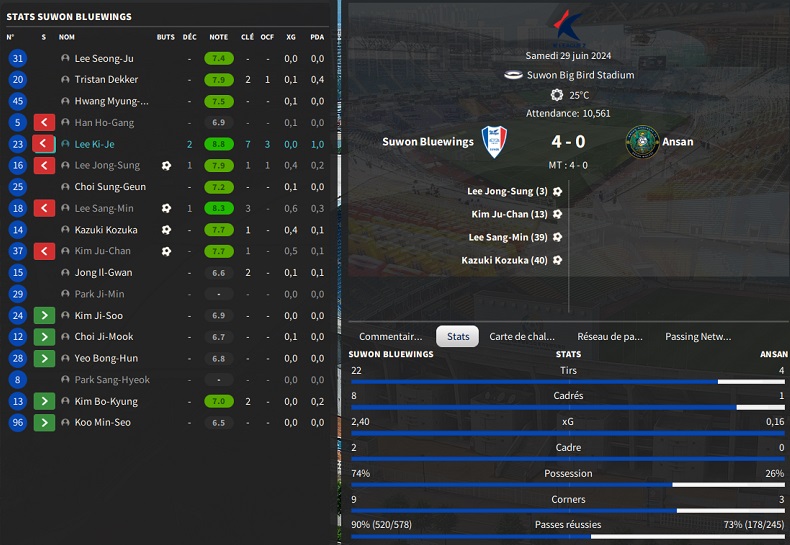790x545 pixels.
Task: Sort the list by BUTS column
Action: 165,37
